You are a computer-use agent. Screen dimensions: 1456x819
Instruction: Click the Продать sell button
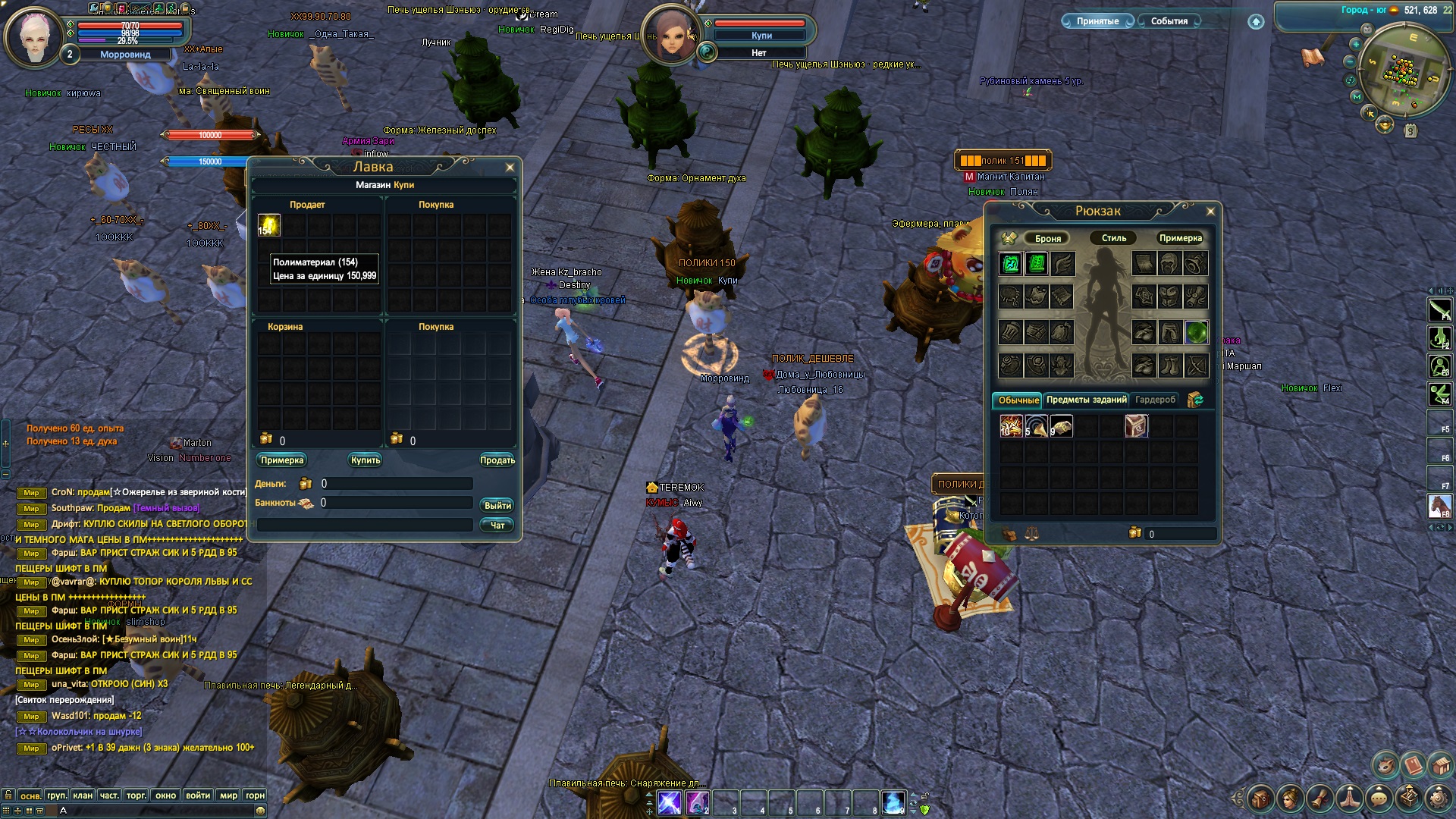tap(497, 460)
